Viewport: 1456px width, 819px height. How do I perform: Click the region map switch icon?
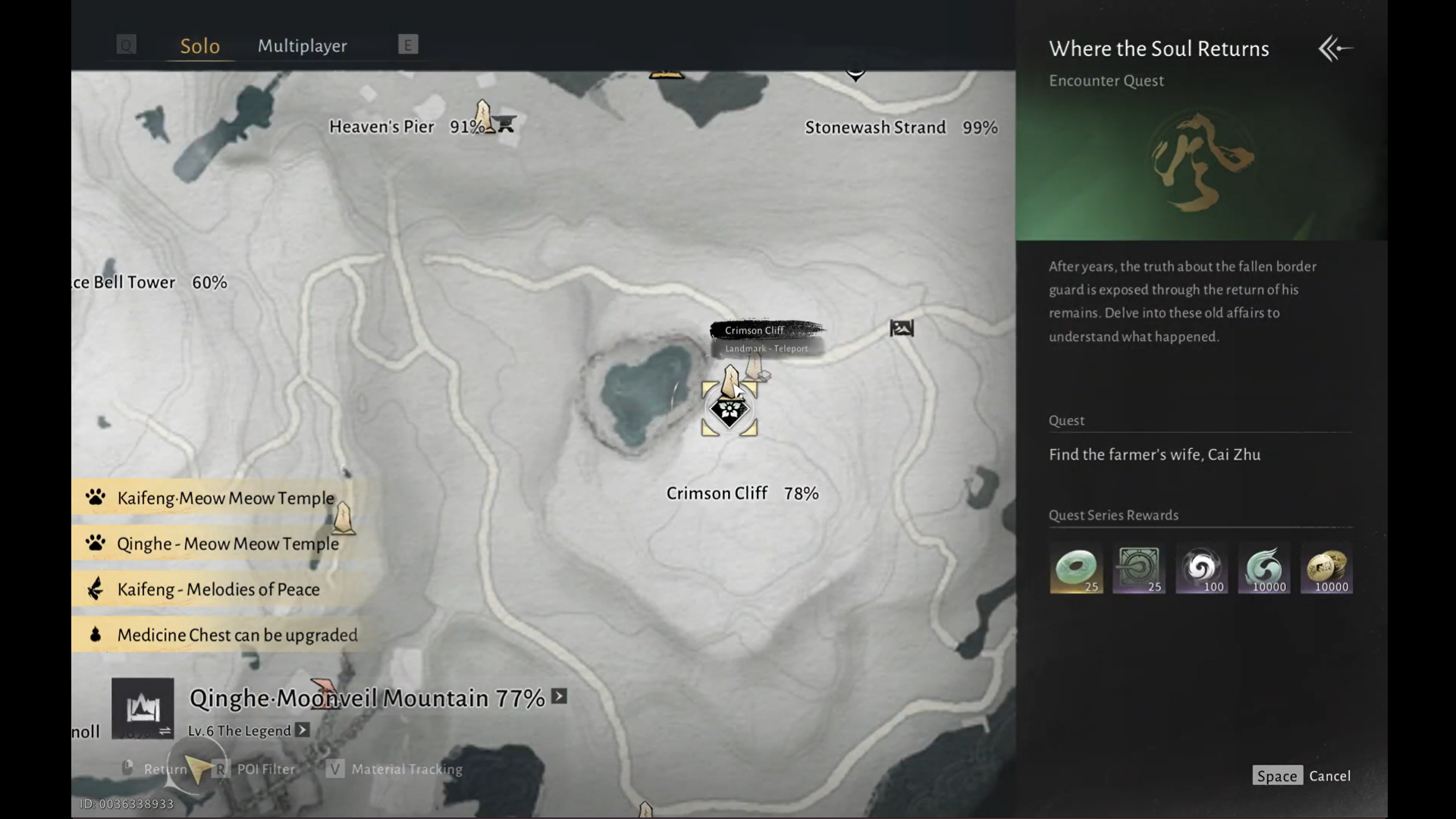click(143, 708)
